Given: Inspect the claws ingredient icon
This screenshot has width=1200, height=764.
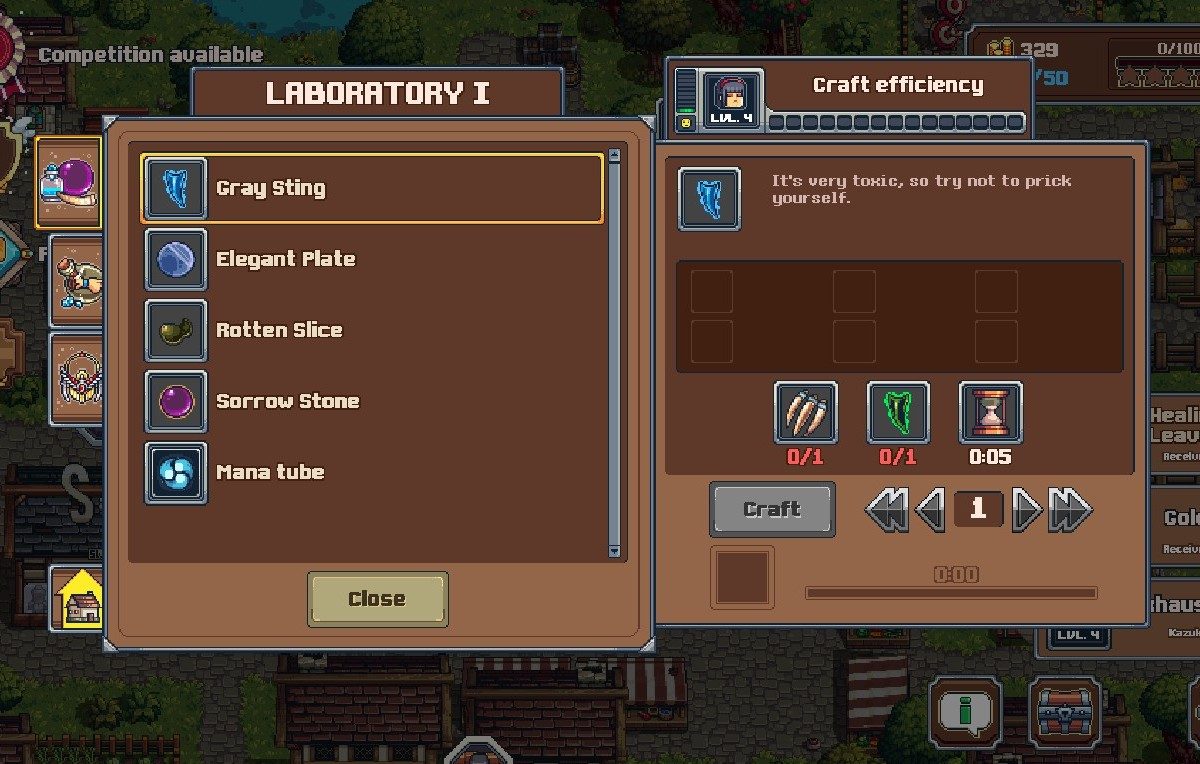Looking at the screenshot, I should tap(805, 412).
